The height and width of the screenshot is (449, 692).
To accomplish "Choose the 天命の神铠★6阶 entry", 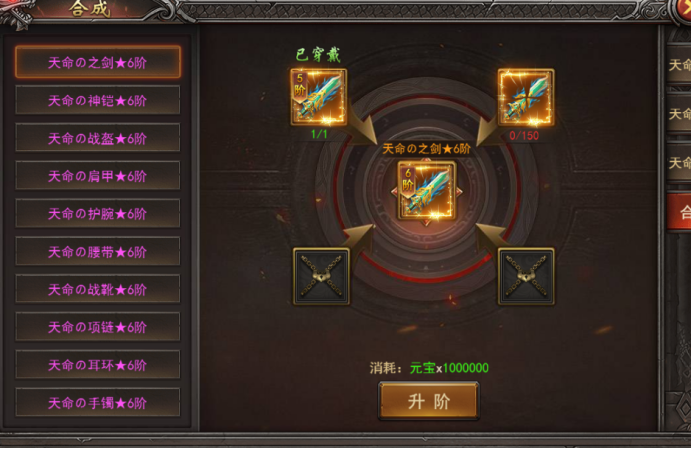I will pos(98,100).
